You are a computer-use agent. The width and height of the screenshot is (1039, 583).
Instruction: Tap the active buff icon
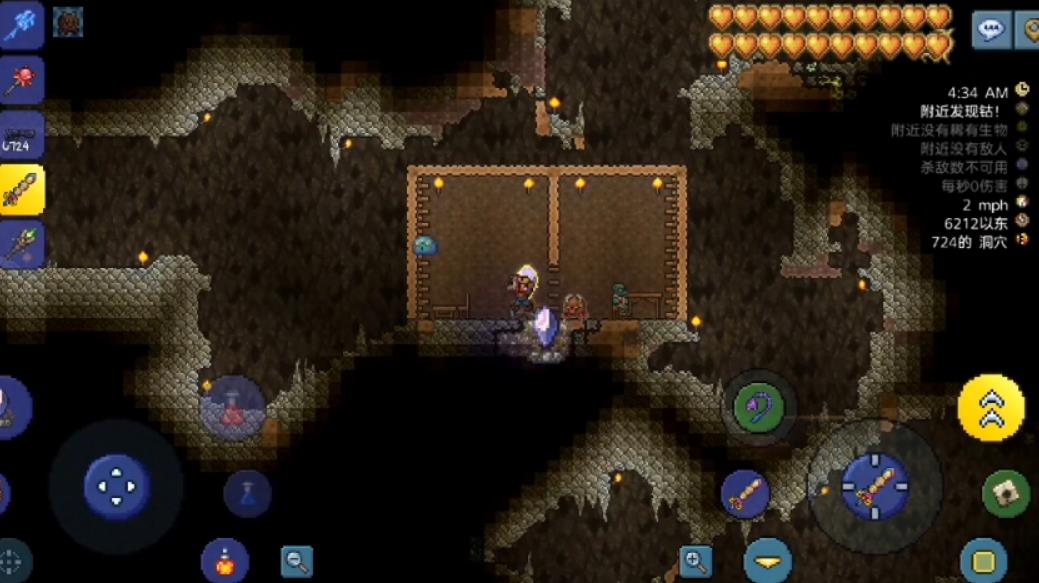[68, 21]
